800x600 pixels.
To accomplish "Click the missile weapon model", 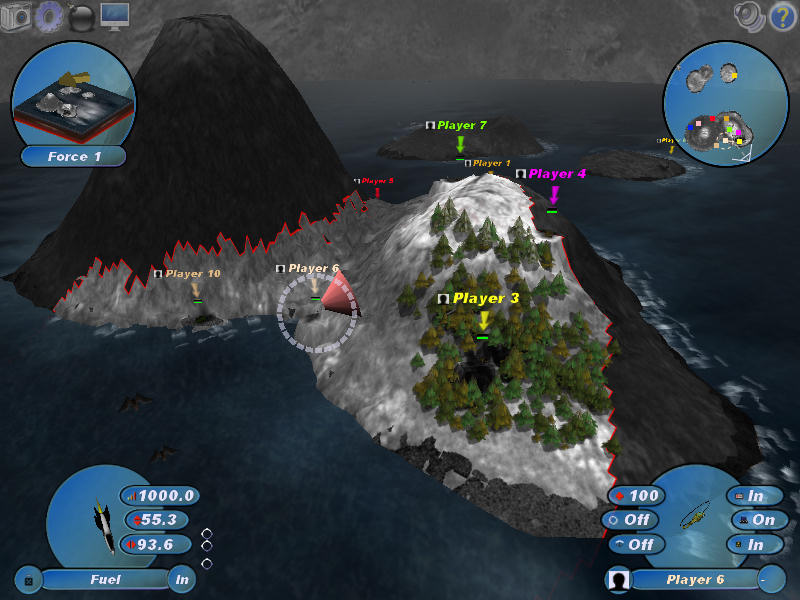I will 99,520.
